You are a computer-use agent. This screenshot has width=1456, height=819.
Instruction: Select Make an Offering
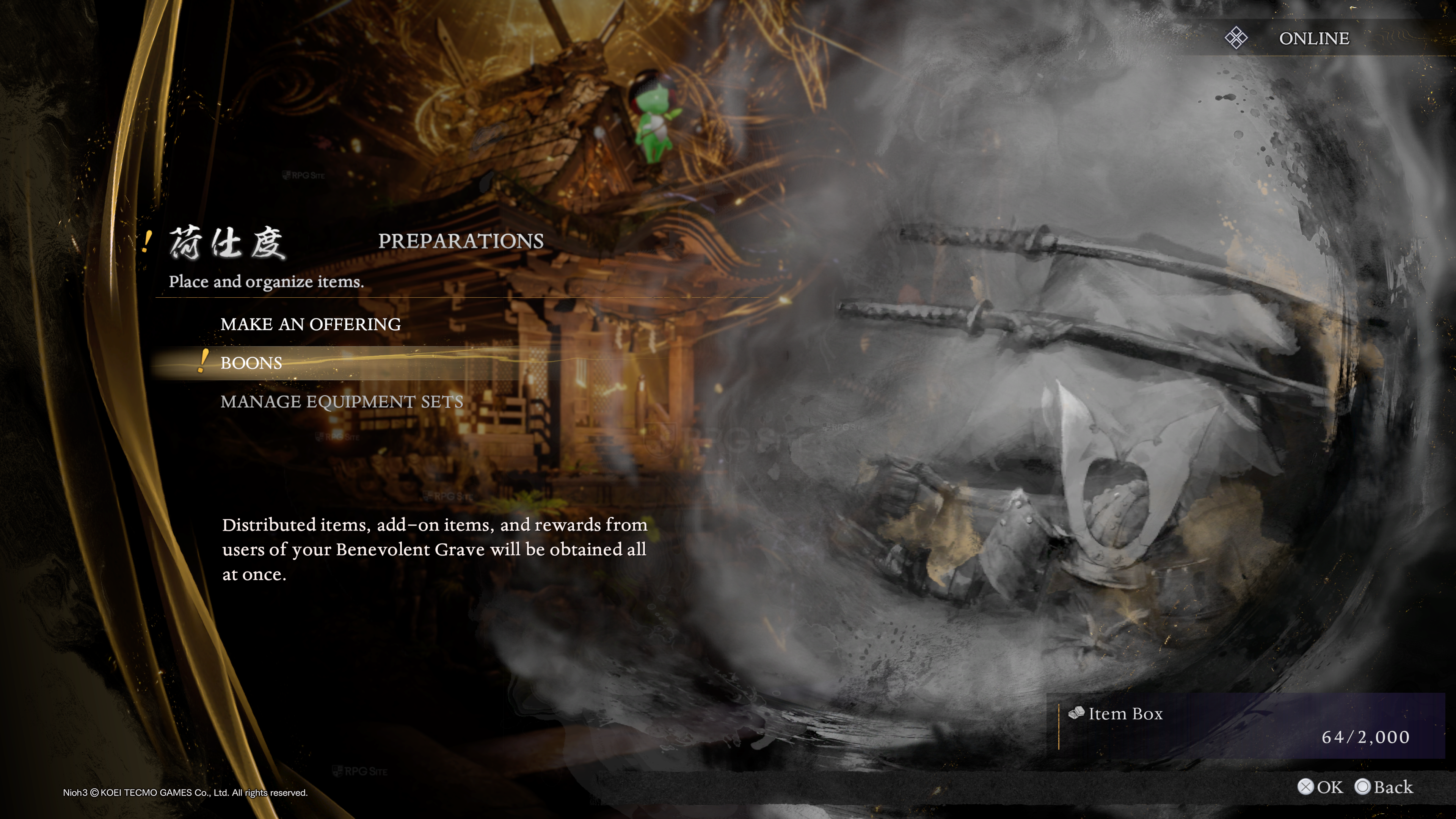click(x=310, y=325)
